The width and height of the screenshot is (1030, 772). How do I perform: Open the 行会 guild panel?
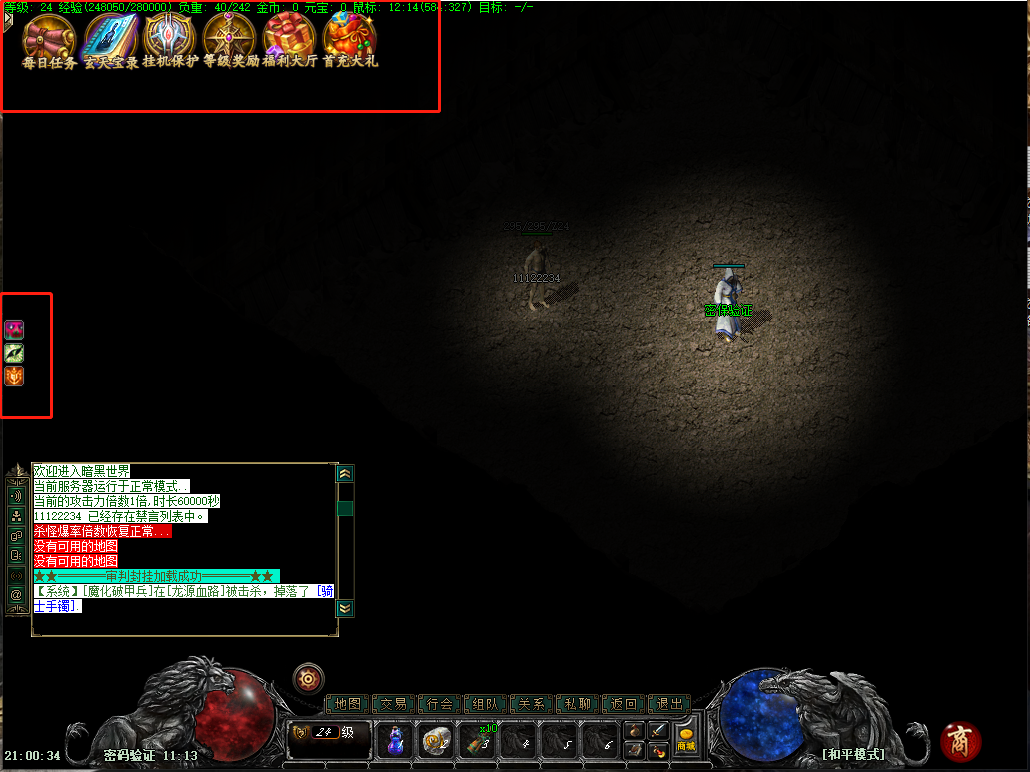click(x=439, y=704)
